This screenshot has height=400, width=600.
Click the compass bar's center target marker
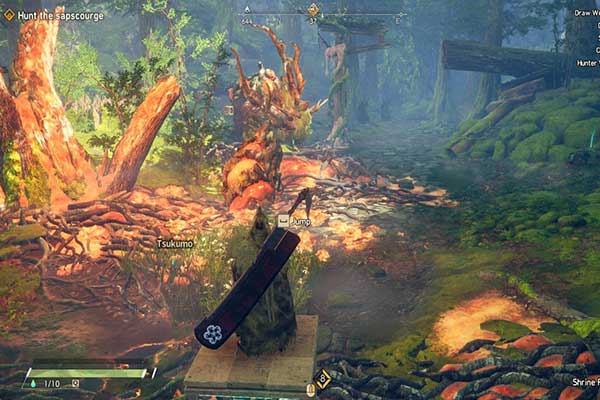point(313,10)
